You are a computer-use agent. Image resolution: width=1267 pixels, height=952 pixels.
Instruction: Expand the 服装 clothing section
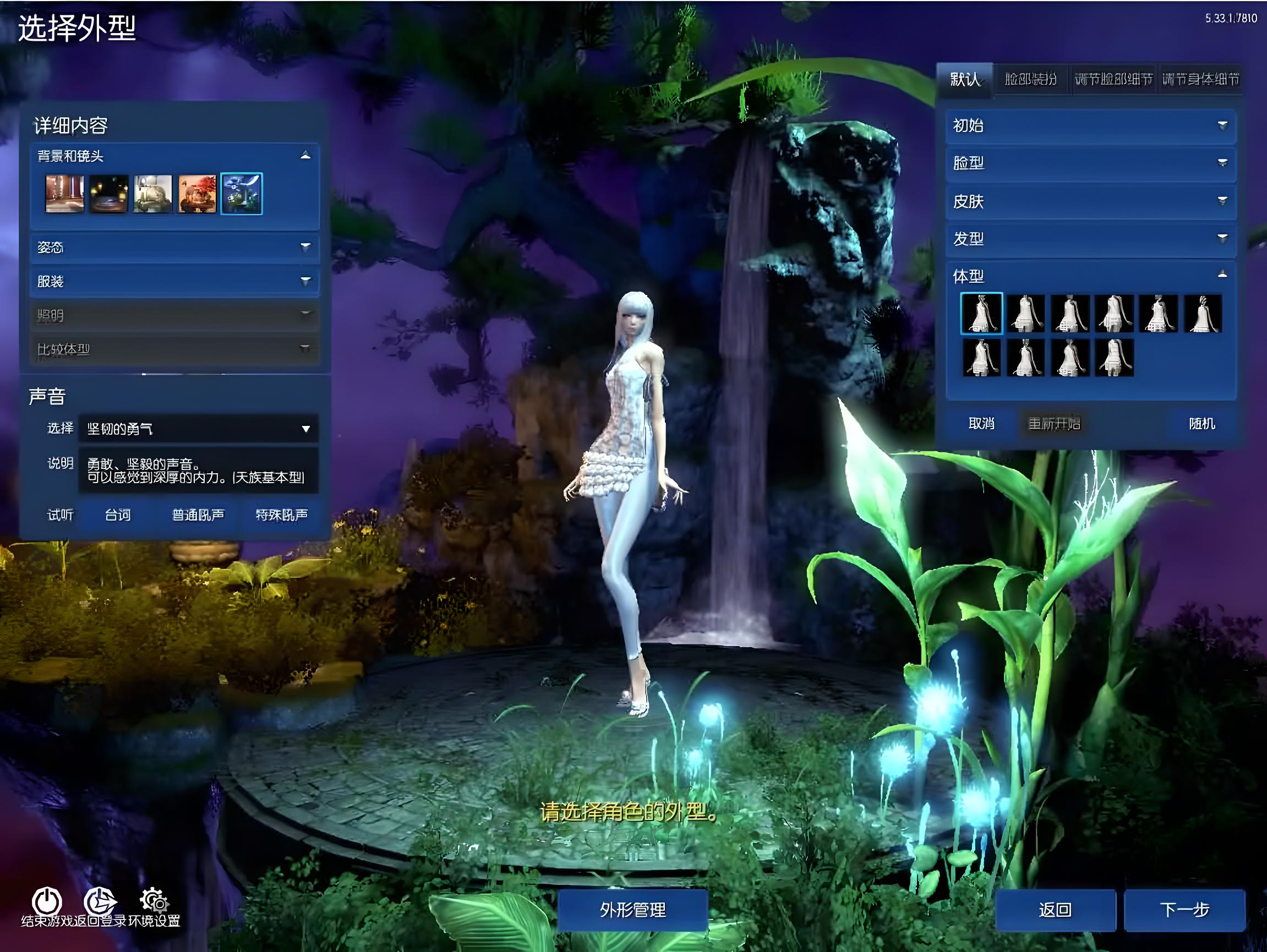(174, 281)
